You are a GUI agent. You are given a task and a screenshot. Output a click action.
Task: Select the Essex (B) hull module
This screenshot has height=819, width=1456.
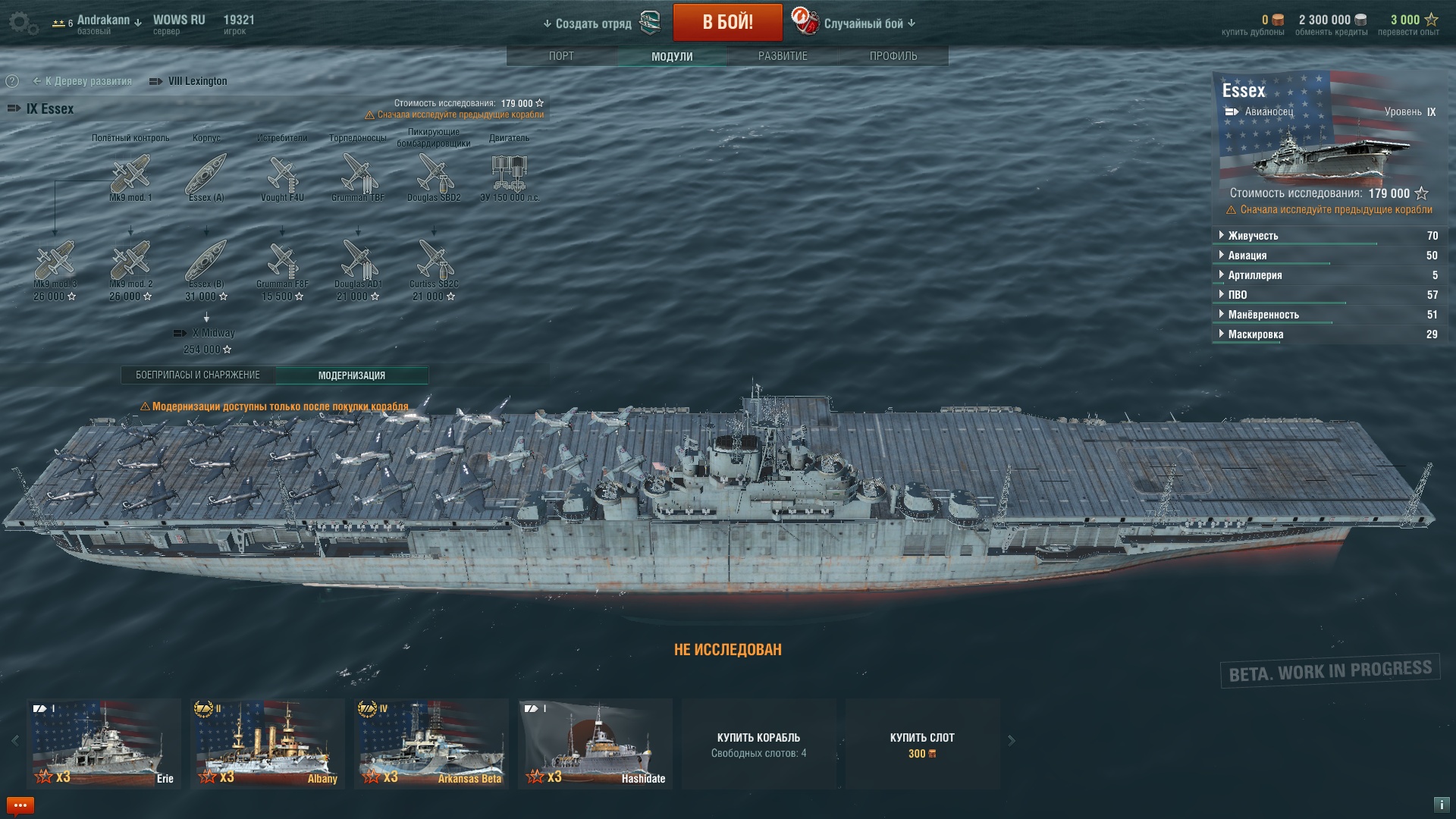[206, 261]
